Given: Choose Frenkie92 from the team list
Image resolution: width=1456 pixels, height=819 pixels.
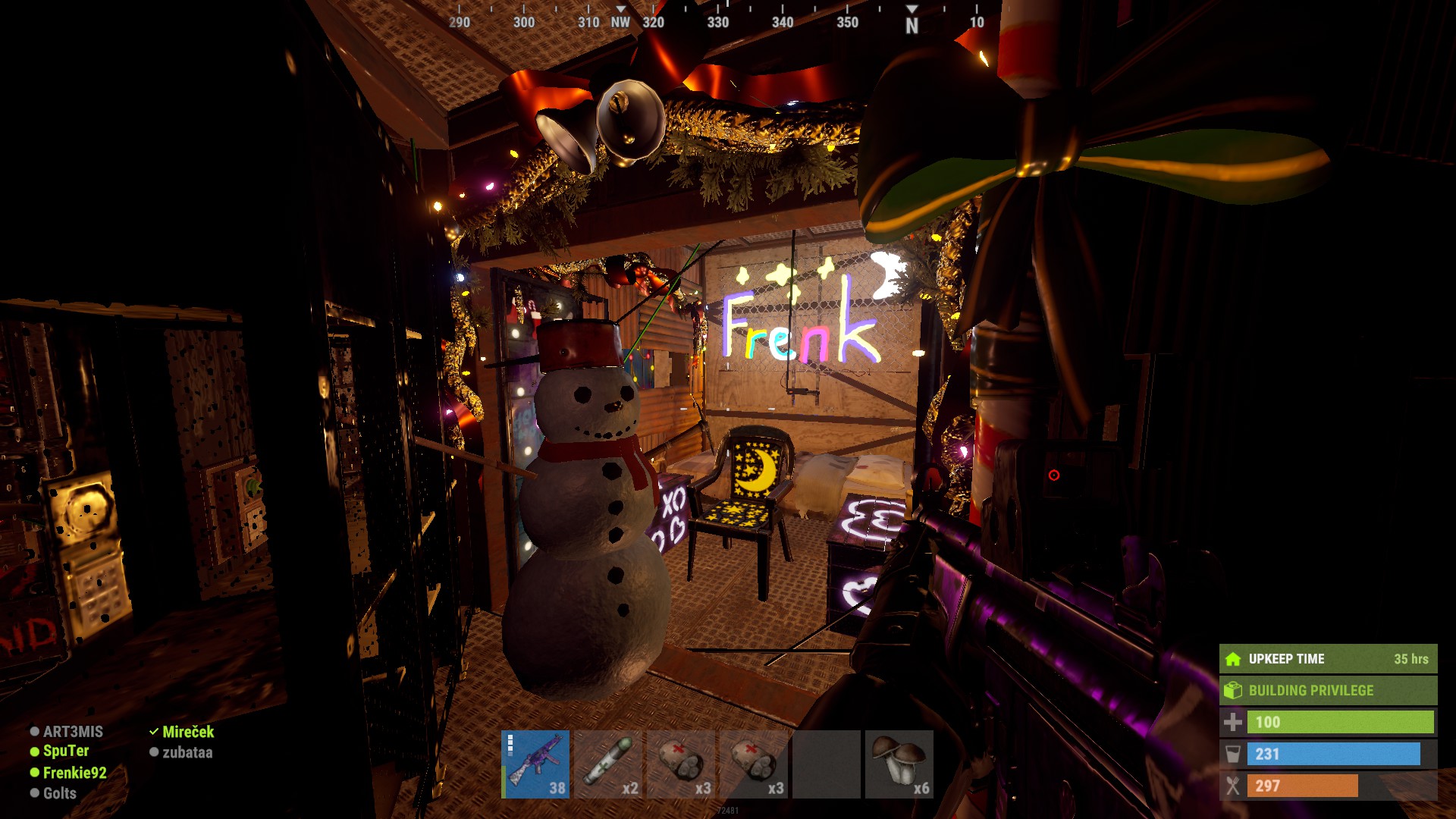Looking at the screenshot, I should click(x=74, y=773).
